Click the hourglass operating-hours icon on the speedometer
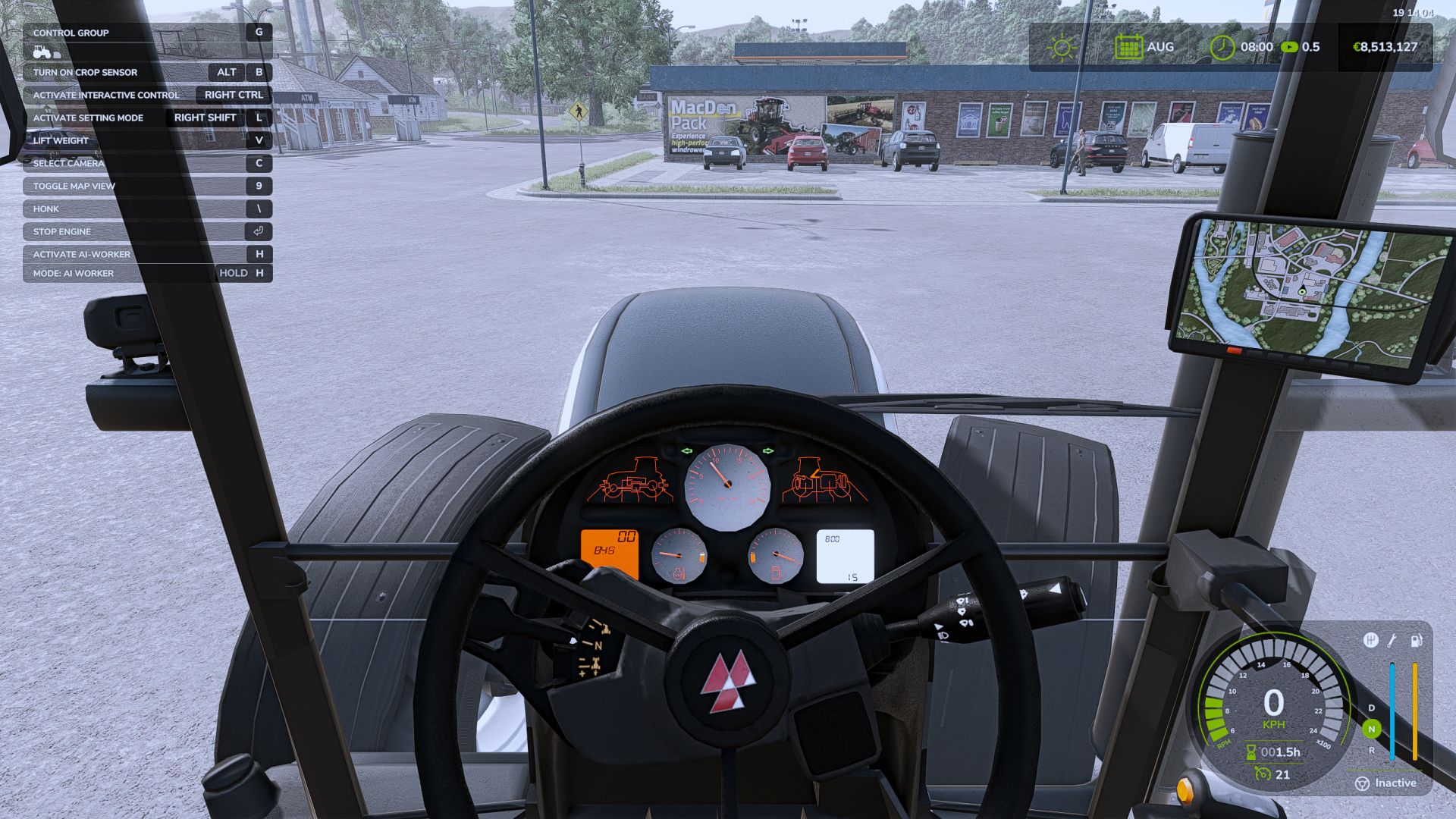Screen dimensions: 1456x819 1250,751
